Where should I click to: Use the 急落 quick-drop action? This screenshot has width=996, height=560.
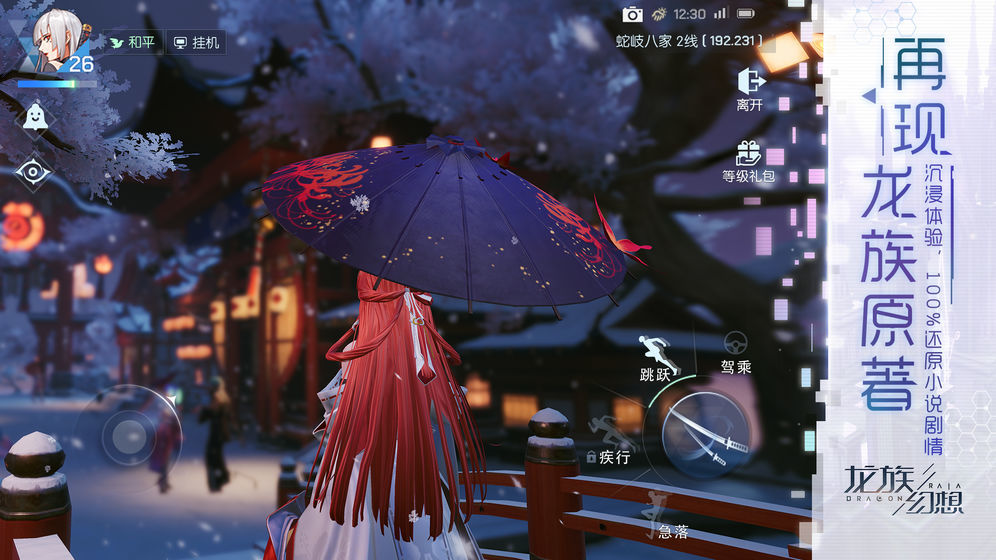(x=663, y=514)
